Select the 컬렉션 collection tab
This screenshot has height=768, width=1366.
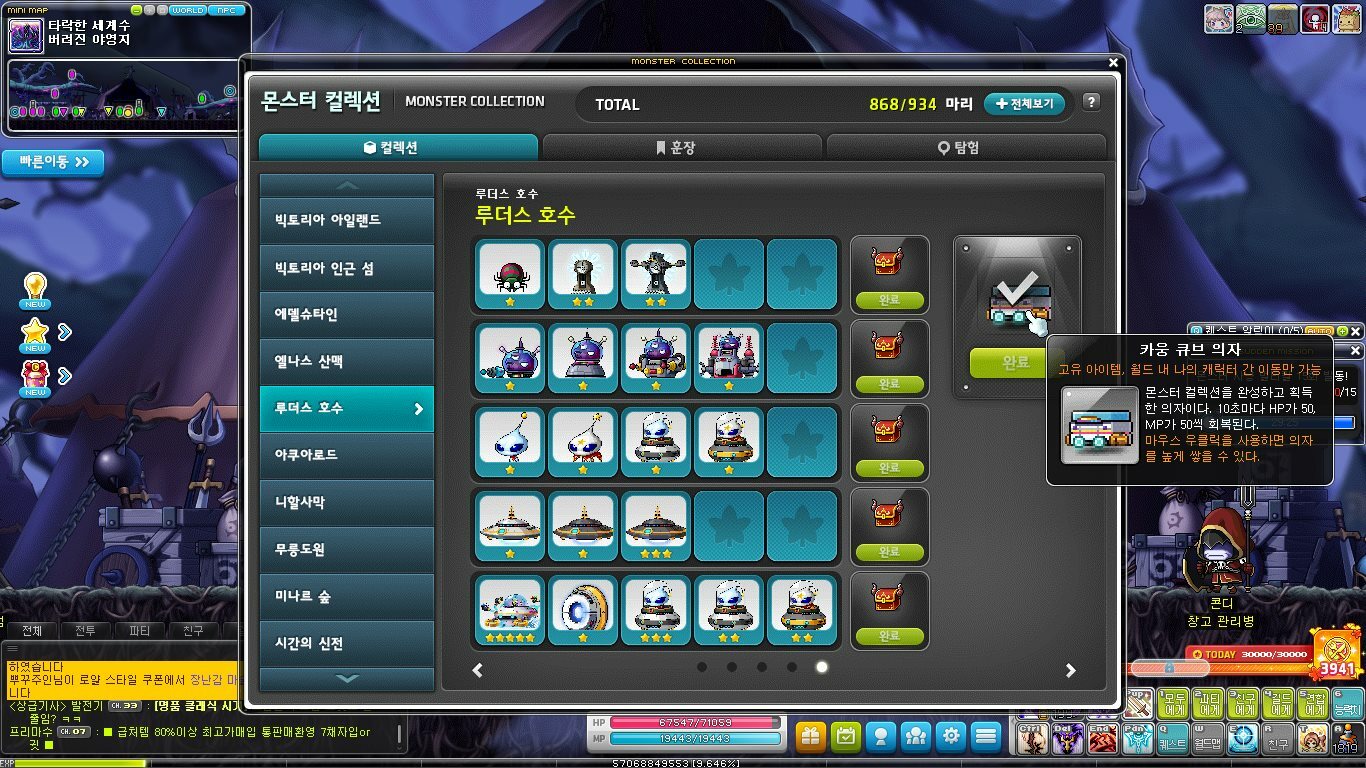pyautogui.click(x=398, y=148)
